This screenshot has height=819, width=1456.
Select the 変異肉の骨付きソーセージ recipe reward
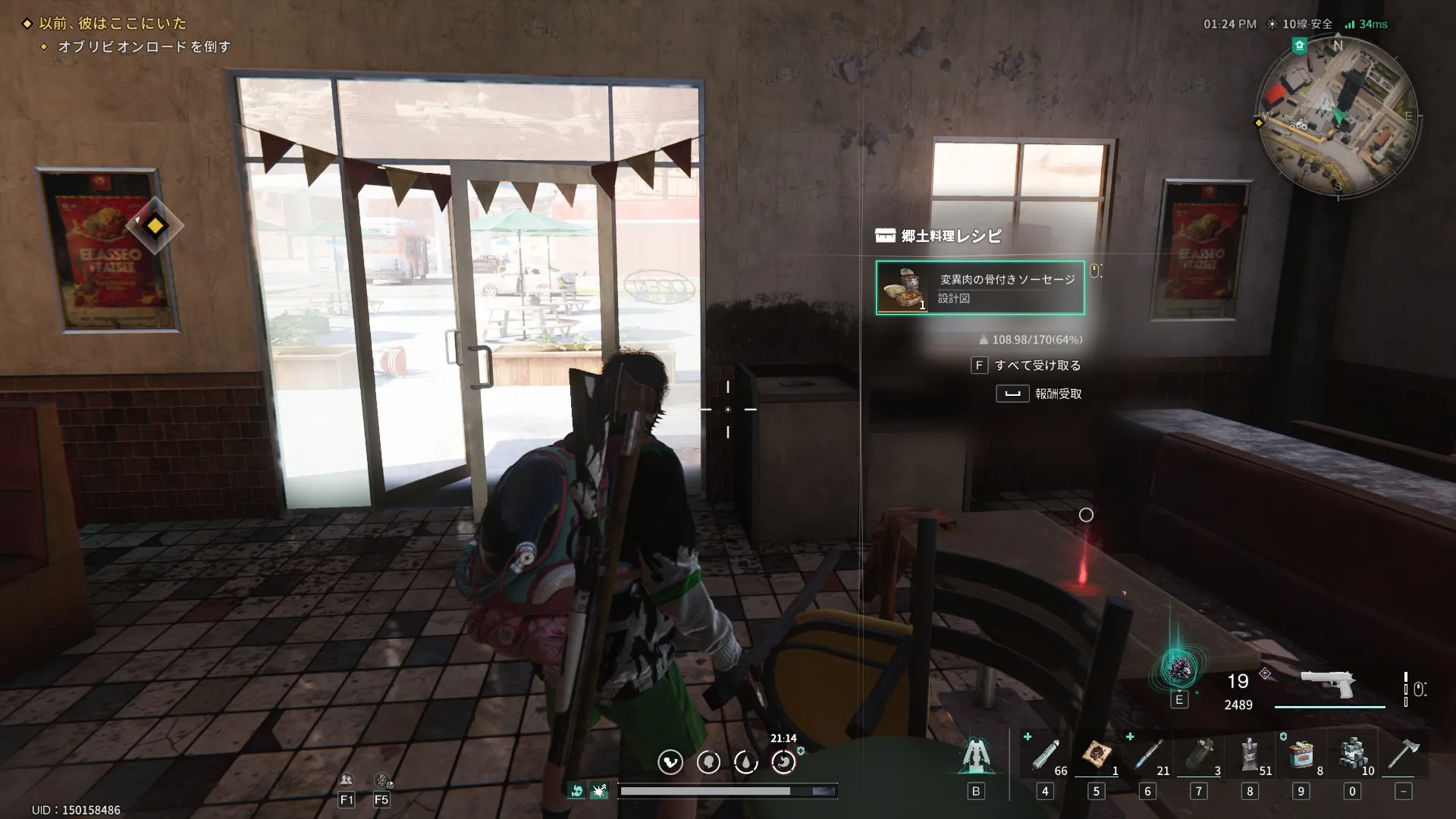[x=980, y=287]
